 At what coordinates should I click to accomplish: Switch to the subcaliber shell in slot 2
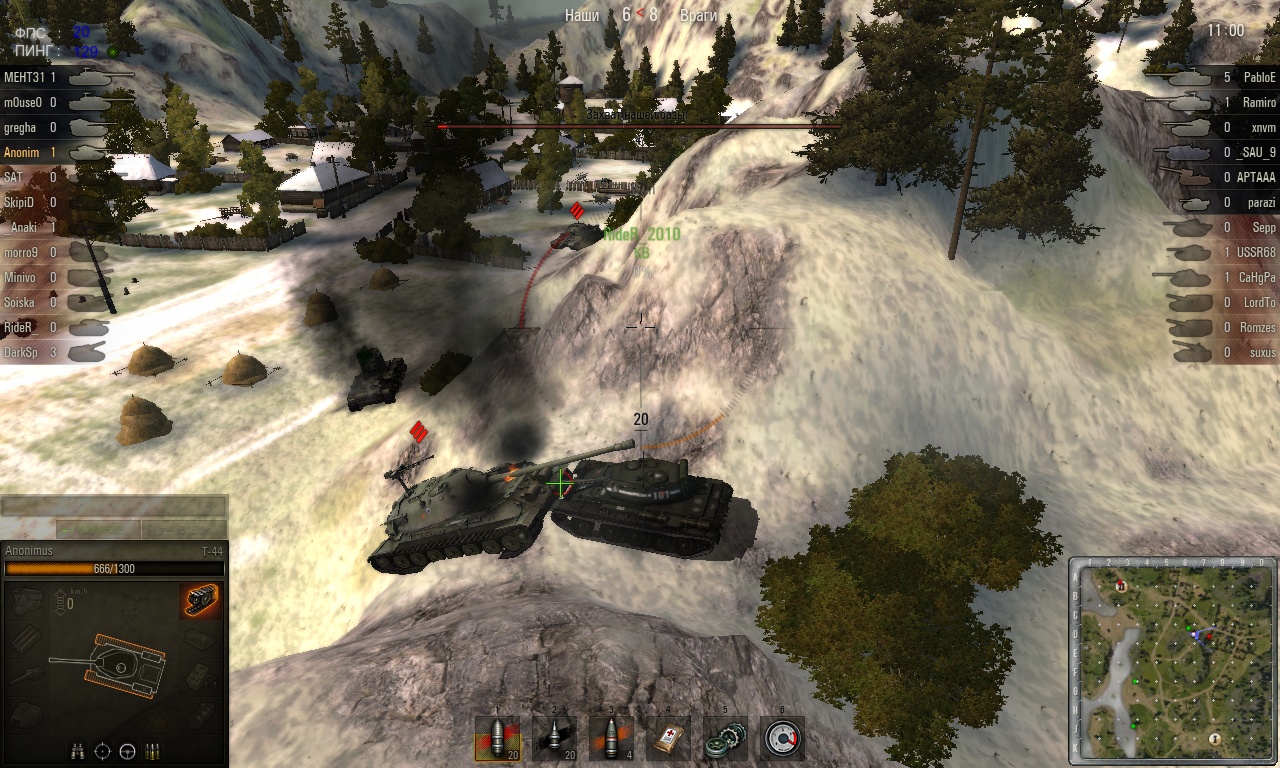(x=553, y=739)
